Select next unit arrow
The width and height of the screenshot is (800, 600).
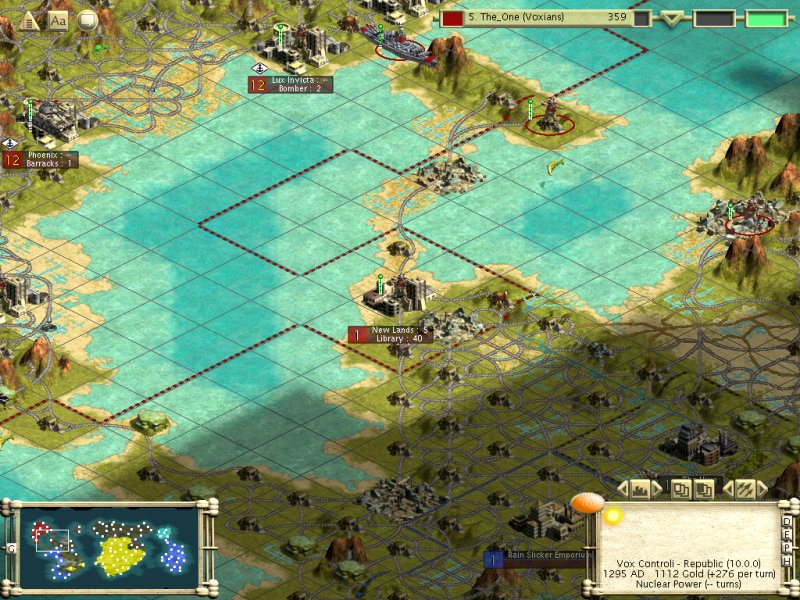coord(762,489)
